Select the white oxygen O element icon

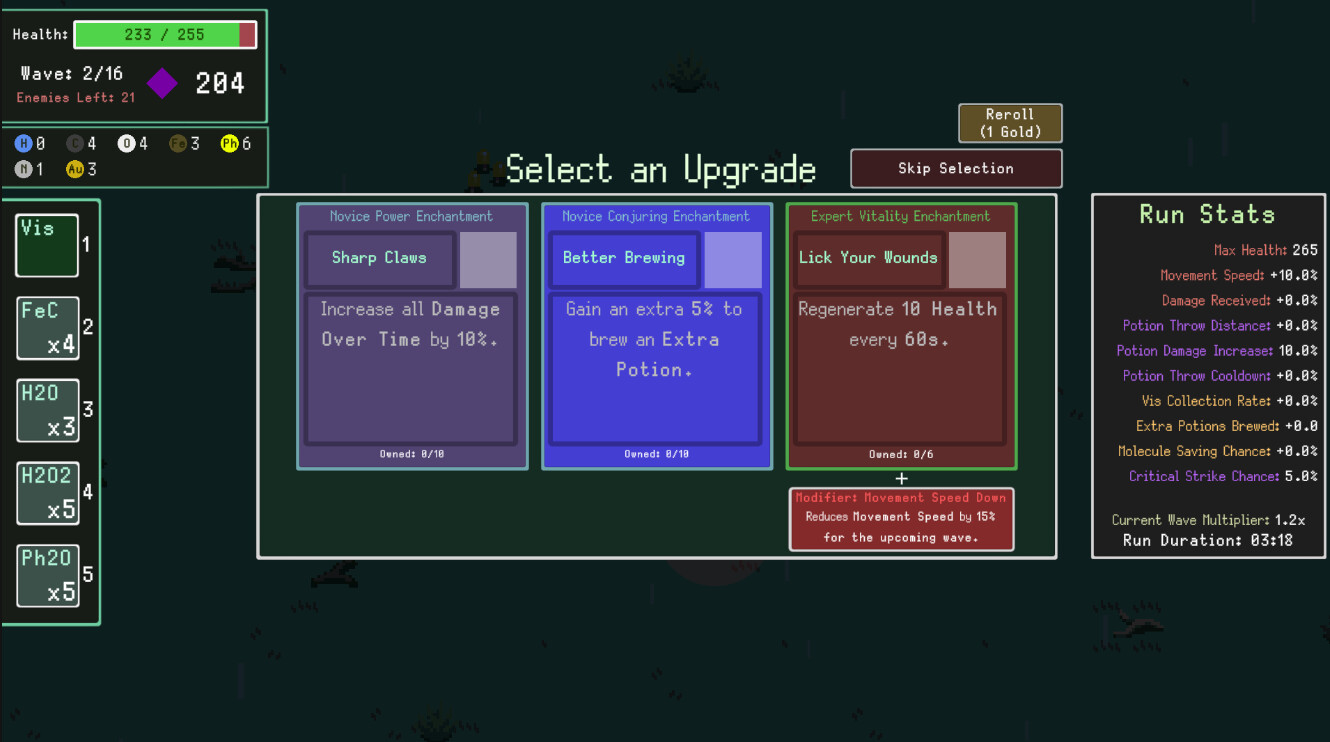pyautogui.click(x=126, y=143)
